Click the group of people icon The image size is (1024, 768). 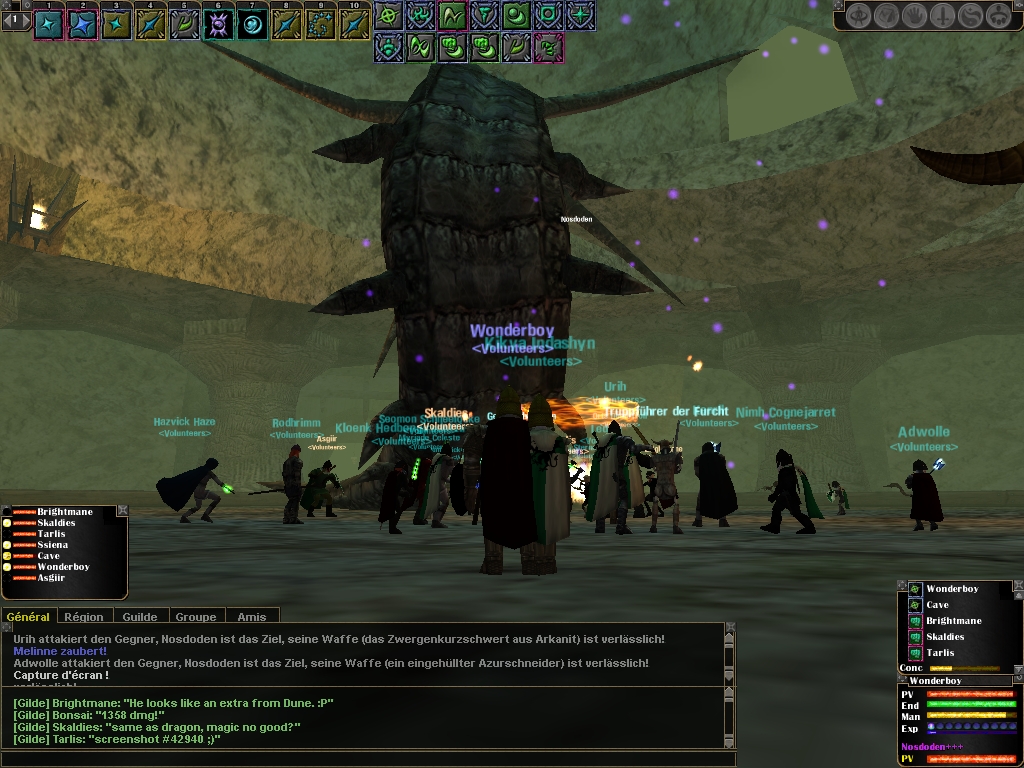point(999,16)
